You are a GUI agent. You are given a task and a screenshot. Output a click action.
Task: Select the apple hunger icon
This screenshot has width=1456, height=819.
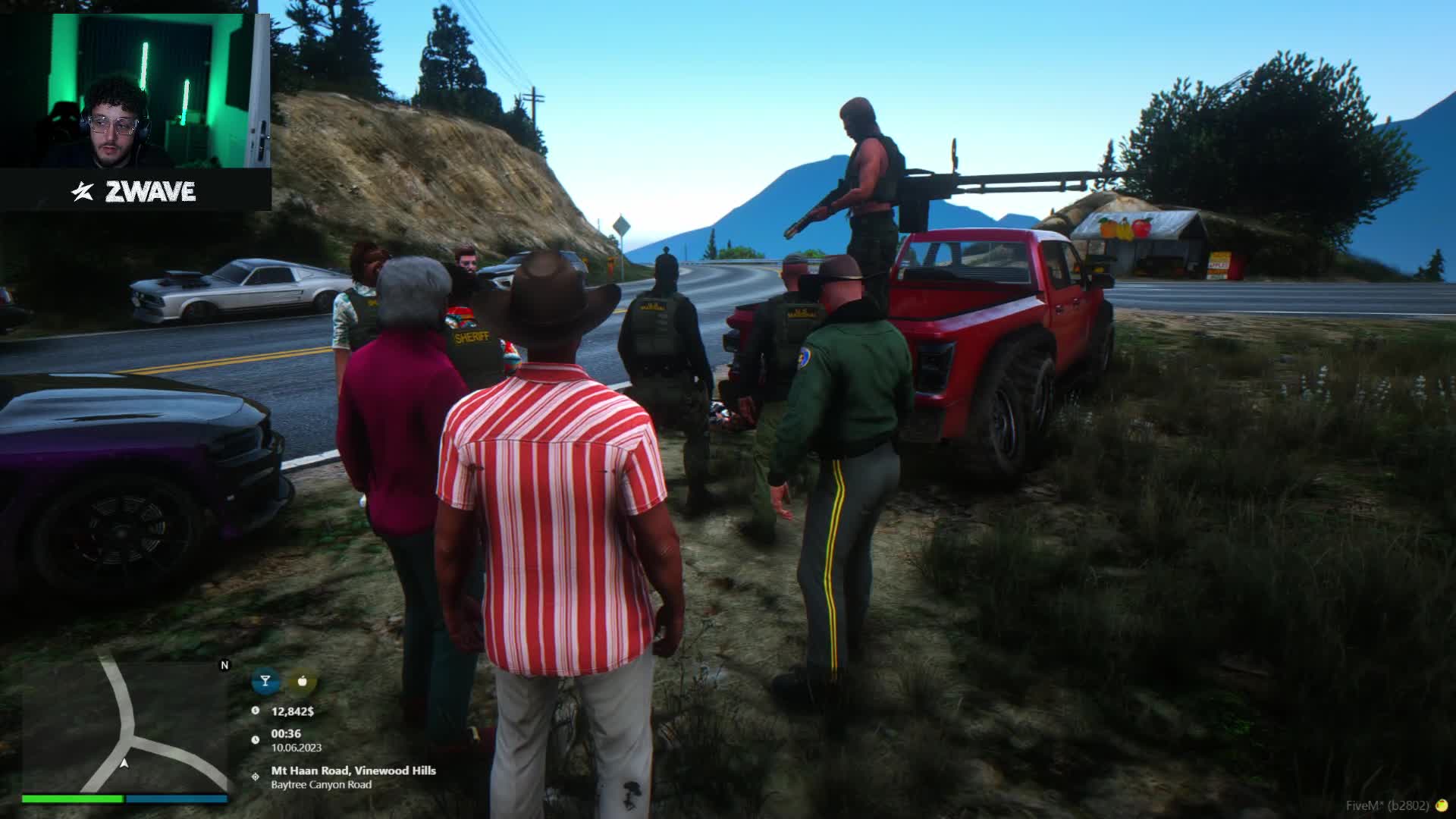pos(303,681)
